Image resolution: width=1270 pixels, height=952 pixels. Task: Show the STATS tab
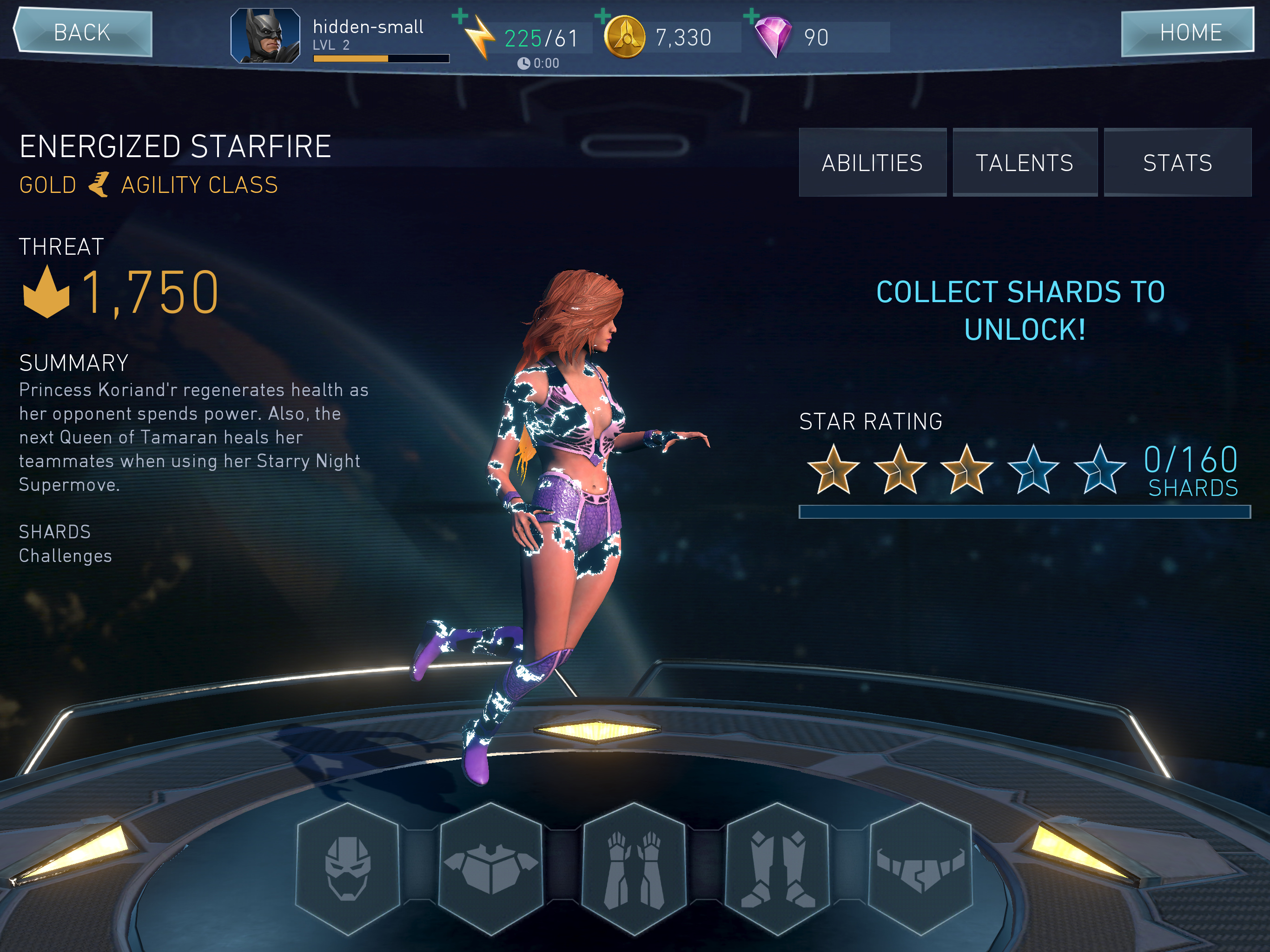click(1177, 163)
